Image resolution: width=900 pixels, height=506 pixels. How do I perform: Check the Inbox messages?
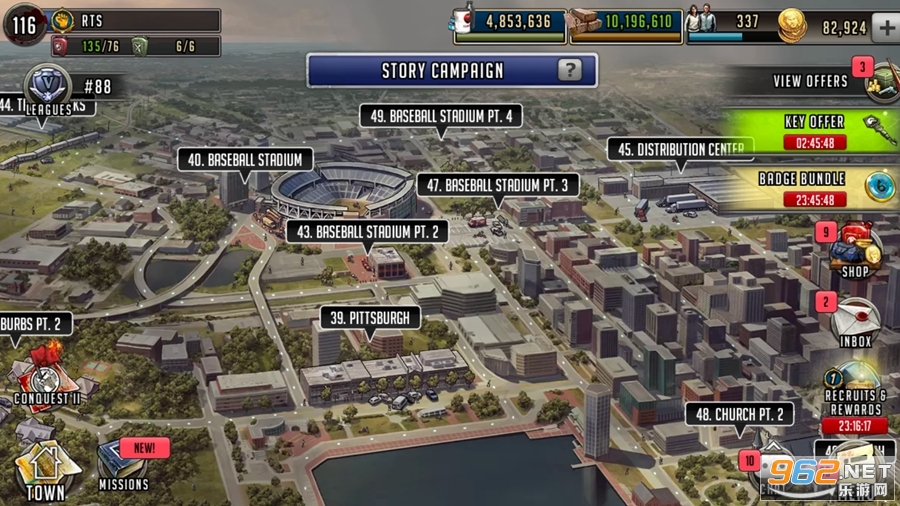pyautogui.click(x=856, y=322)
